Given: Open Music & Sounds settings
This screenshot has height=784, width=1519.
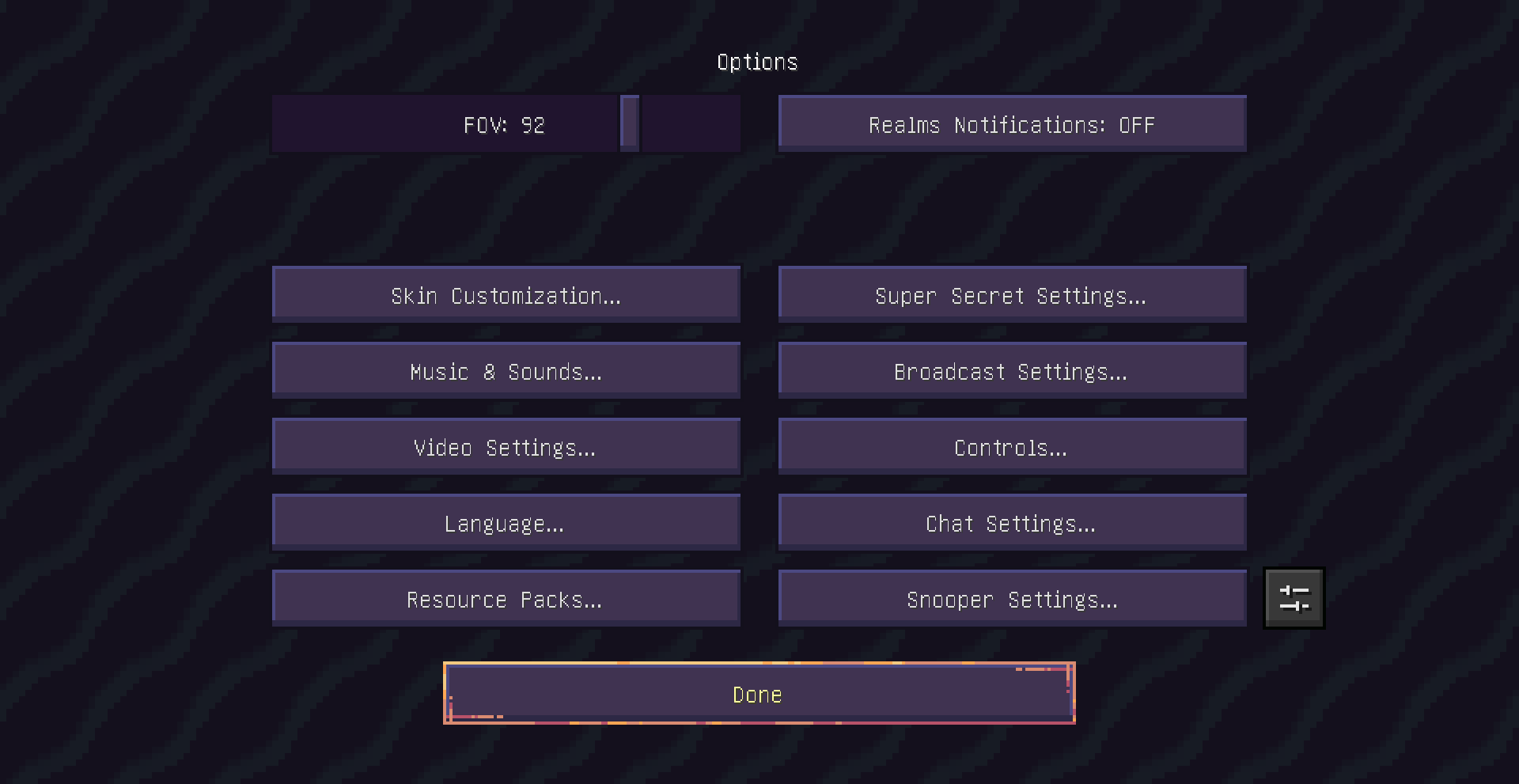Looking at the screenshot, I should (x=506, y=369).
